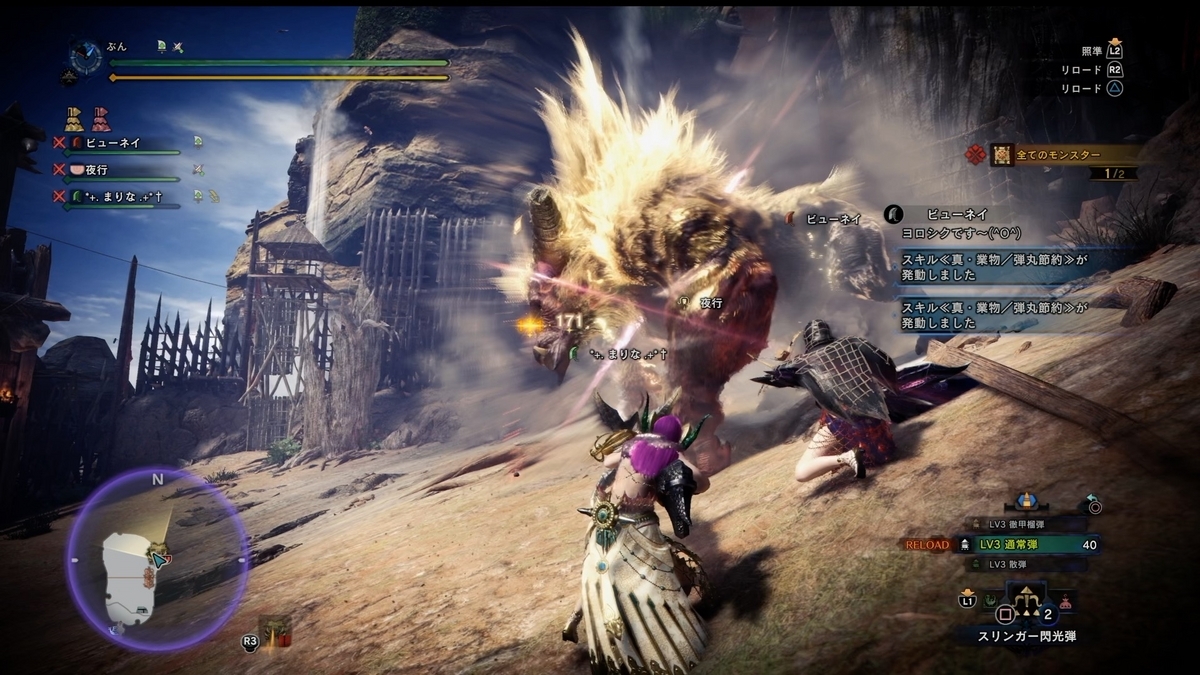
Task: Choose LV3 散弾 ammo entry
Action: (1024, 564)
